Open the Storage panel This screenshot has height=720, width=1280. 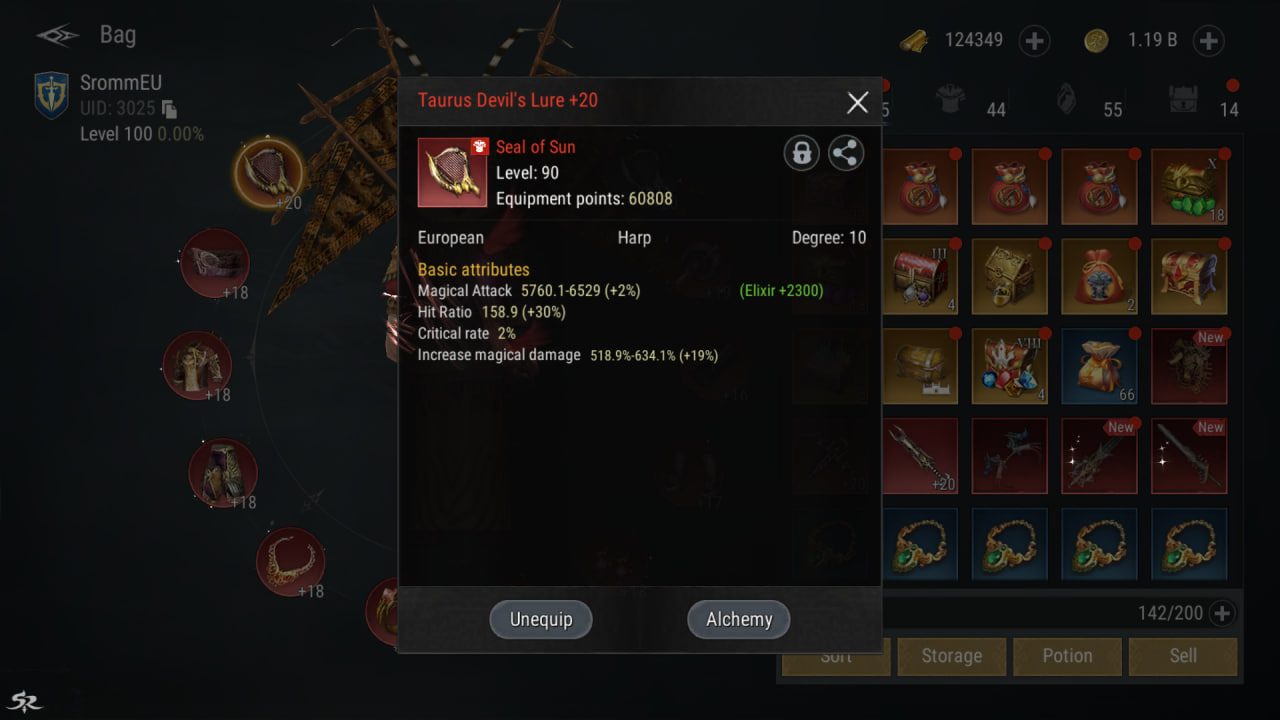point(951,656)
